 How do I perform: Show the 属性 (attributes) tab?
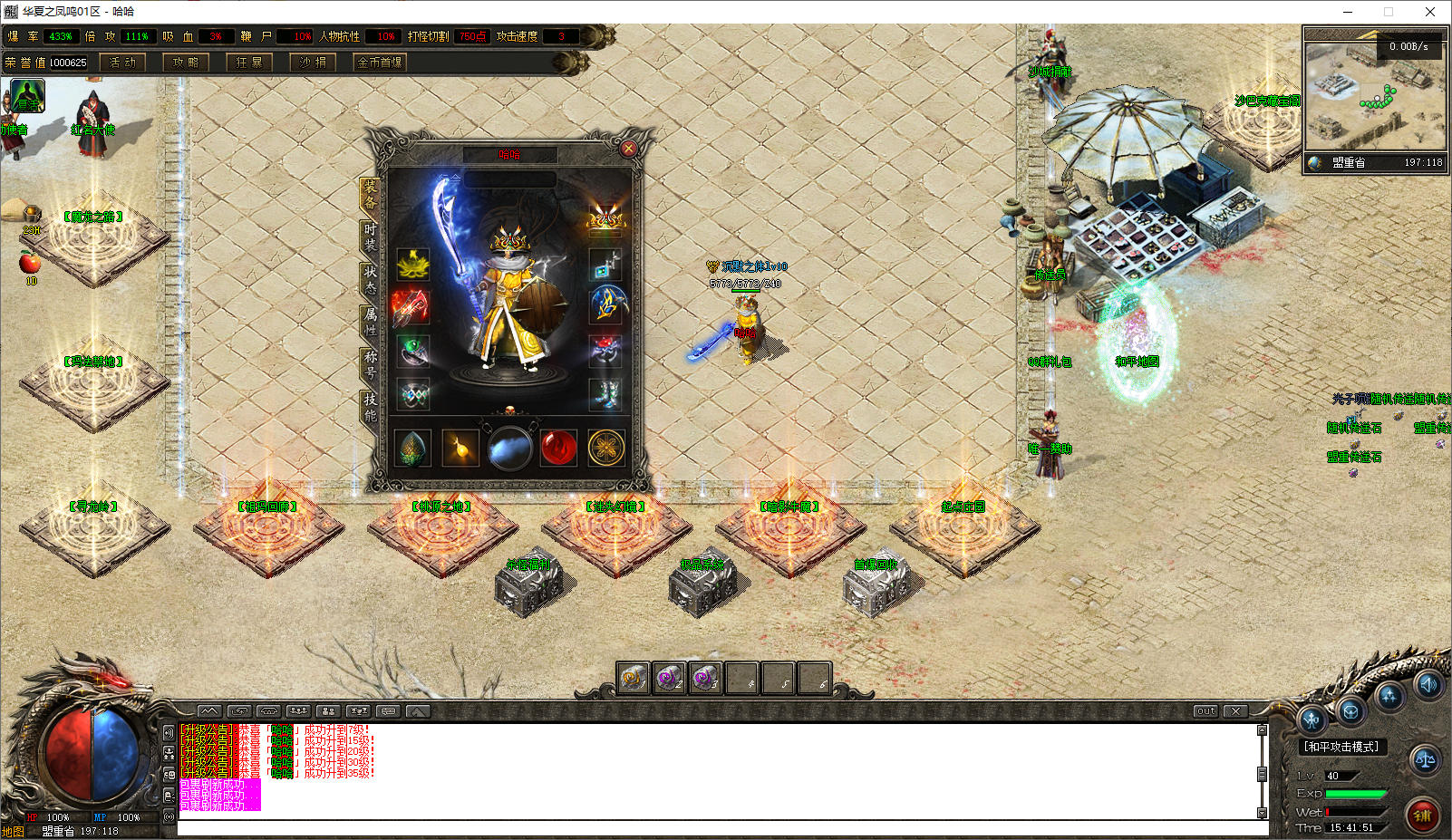coord(370,322)
